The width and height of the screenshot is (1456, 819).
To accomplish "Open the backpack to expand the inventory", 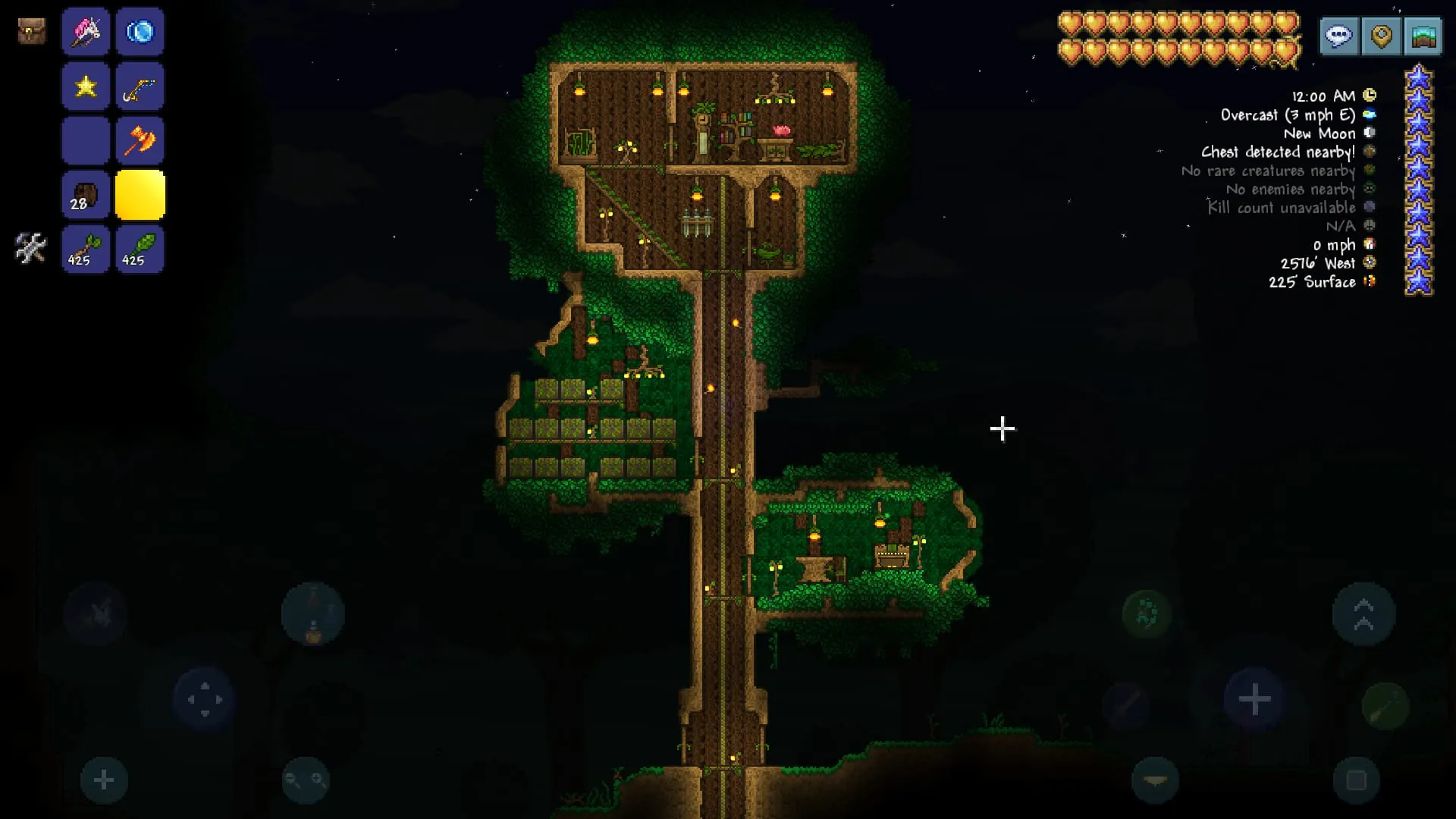I will (x=30, y=32).
